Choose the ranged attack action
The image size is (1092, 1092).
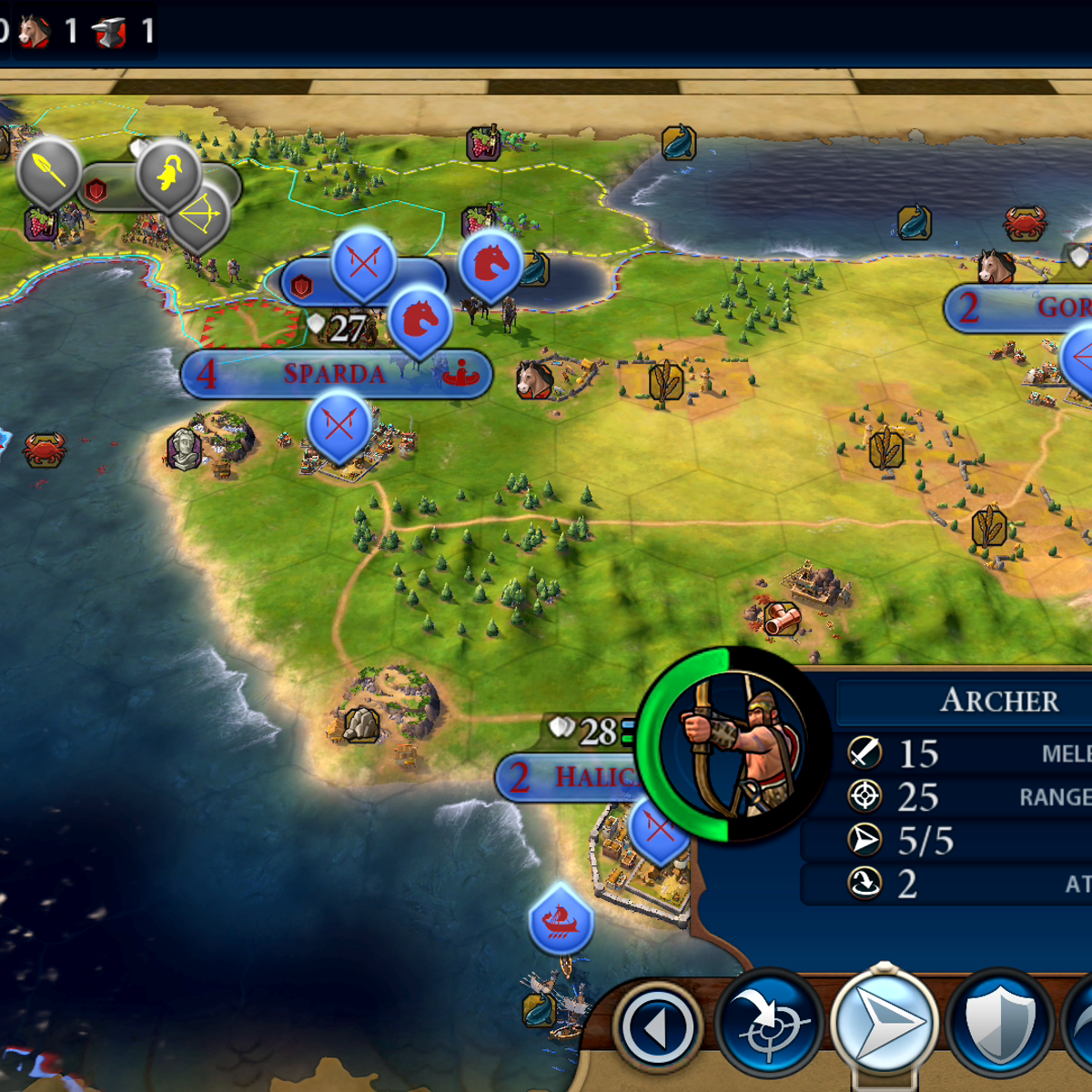(769, 1025)
